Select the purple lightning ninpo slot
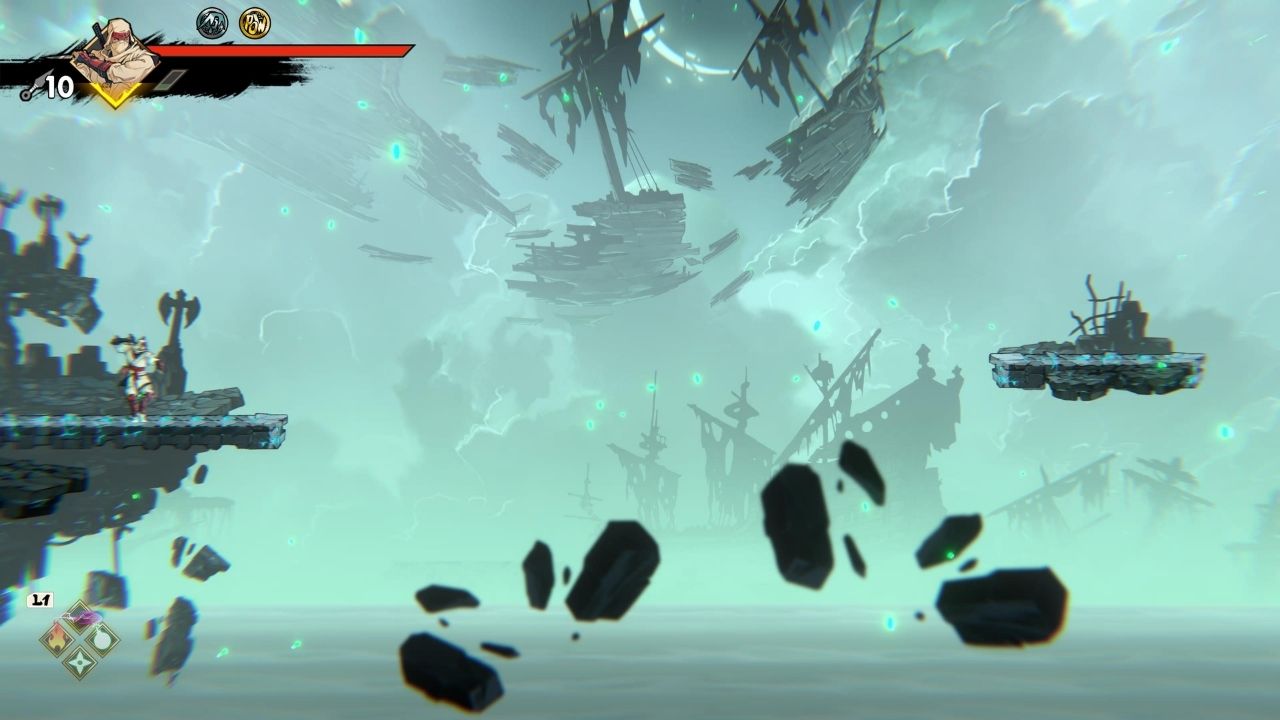This screenshot has height=720, width=1280. (80, 619)
